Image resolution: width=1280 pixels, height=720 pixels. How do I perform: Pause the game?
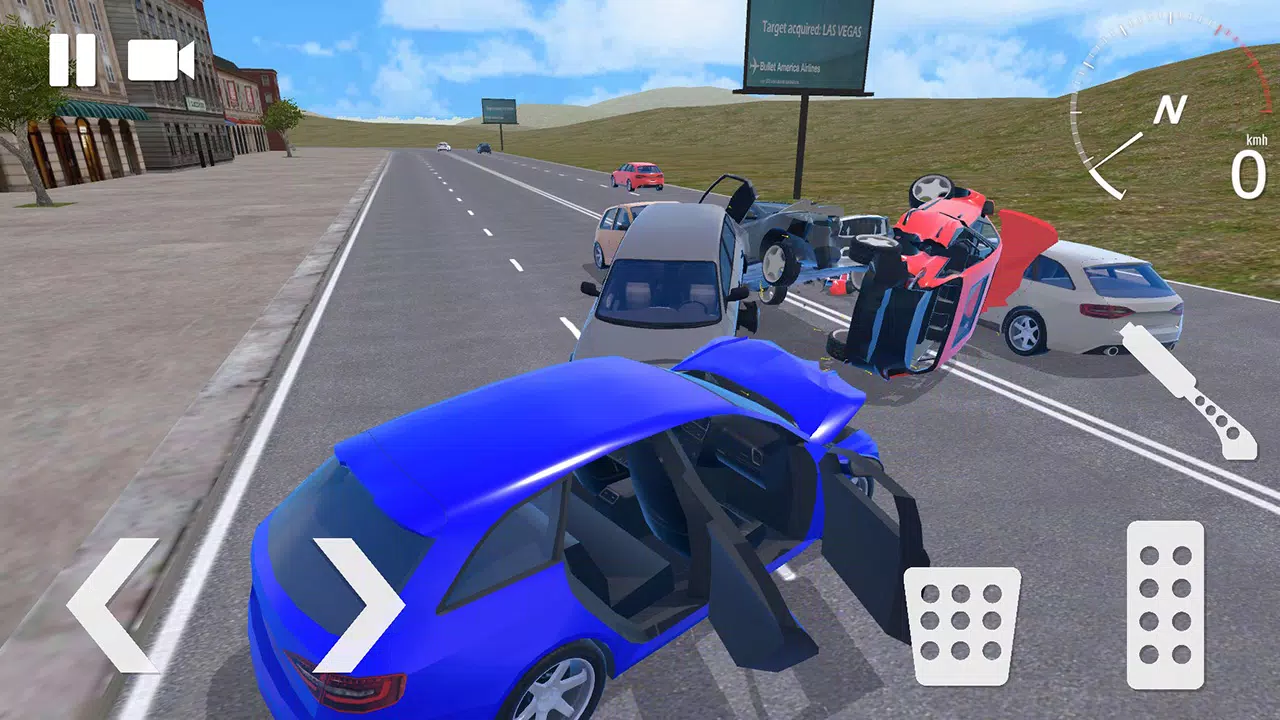(72, 60)
